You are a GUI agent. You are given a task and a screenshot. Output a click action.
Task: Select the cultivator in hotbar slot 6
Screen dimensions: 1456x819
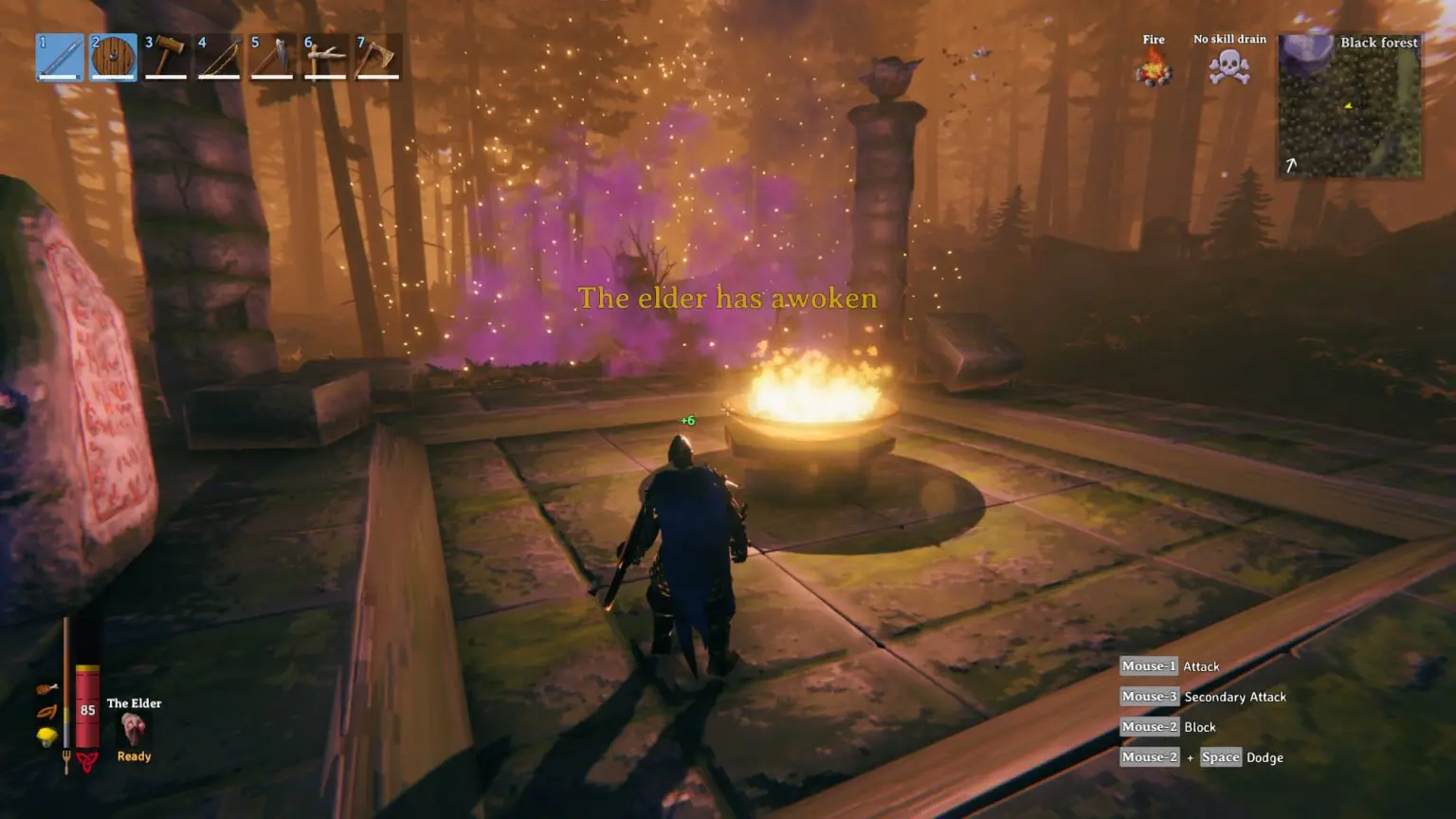pyautogui.click(x=325, y=55)
